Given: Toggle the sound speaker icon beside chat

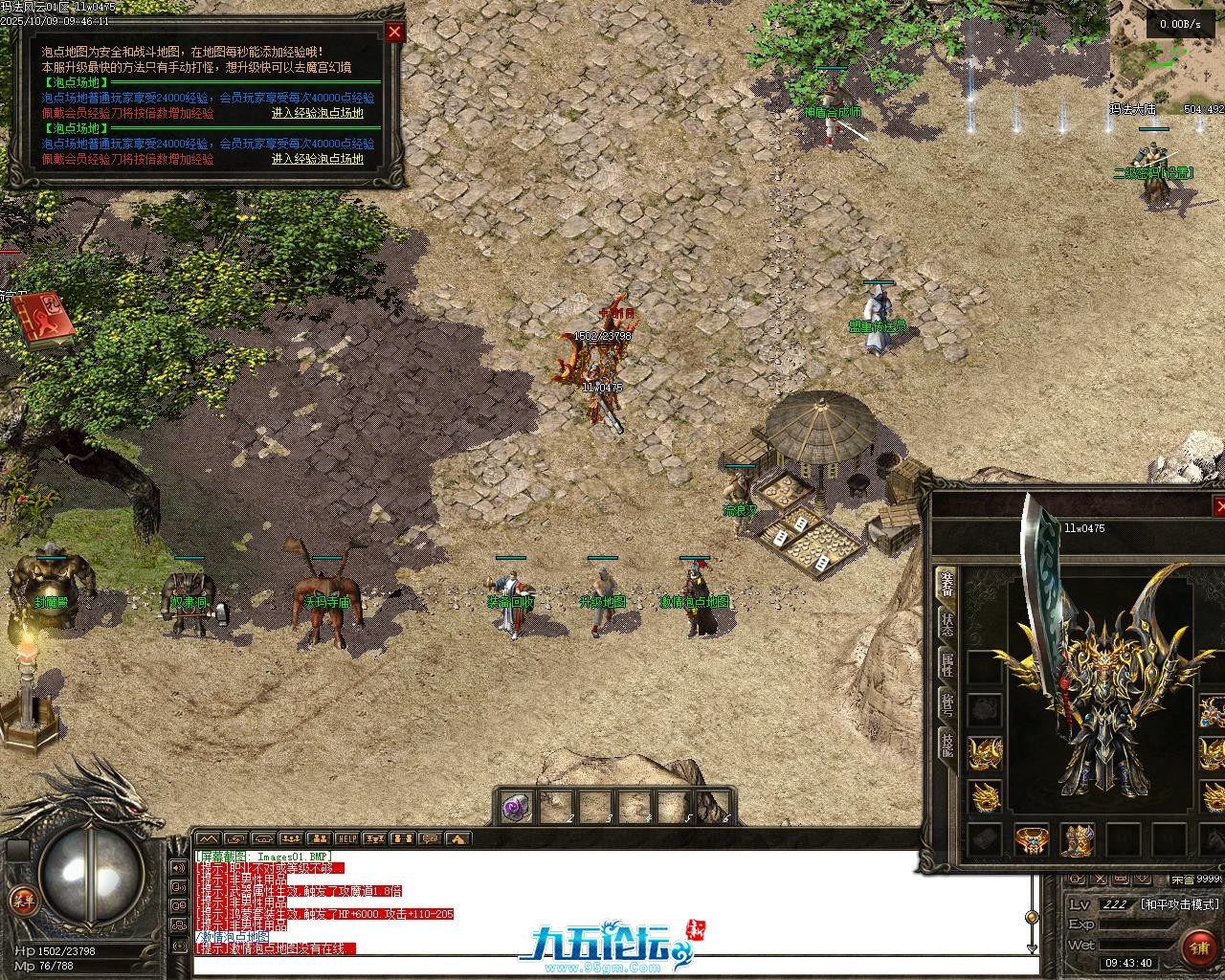Looking at the screenshot, I should (x=178, y=868).
